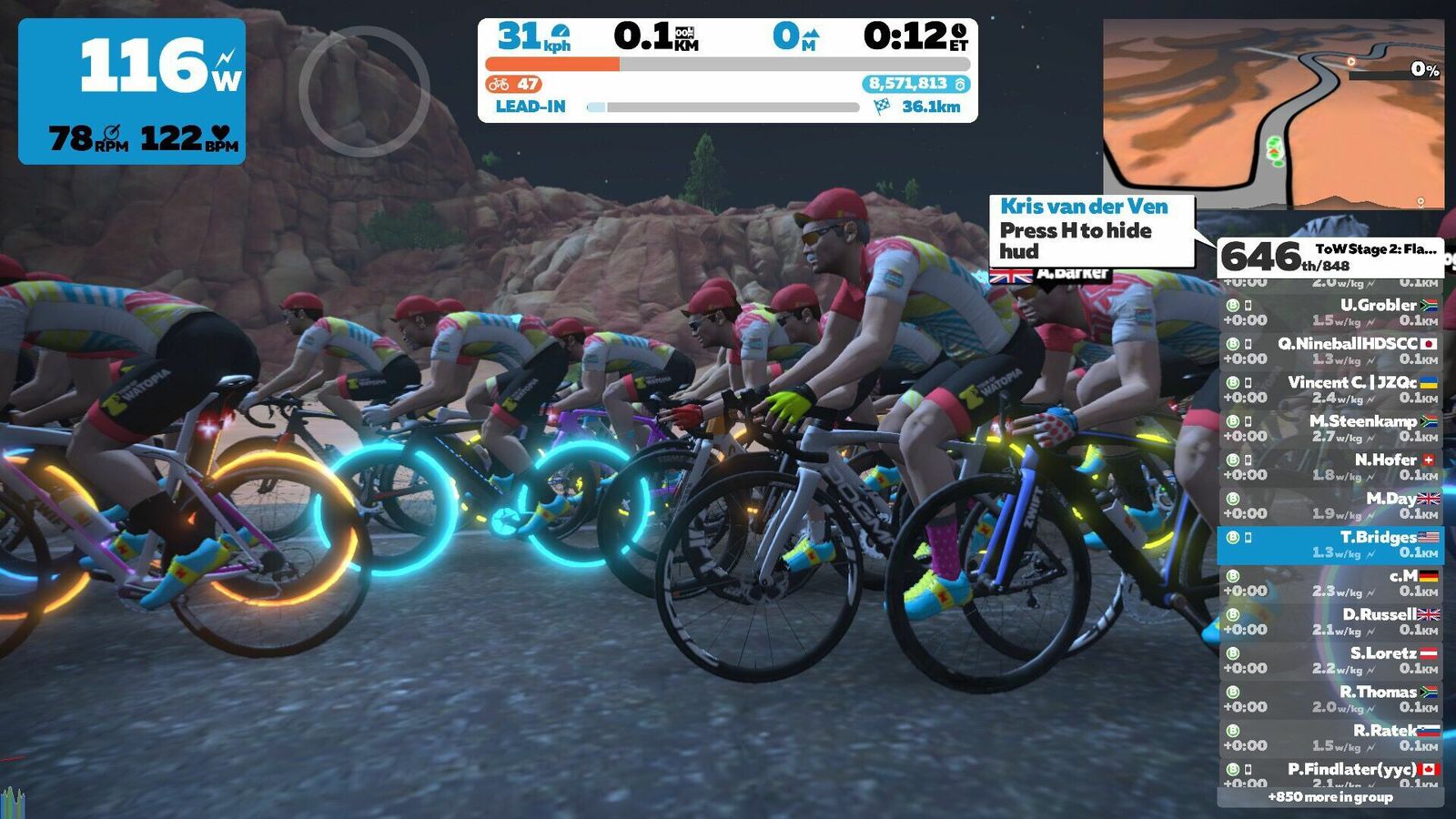Click R.Ratek in the rider list
This screenshot has width=1456, height=819.
point(1330,737)
